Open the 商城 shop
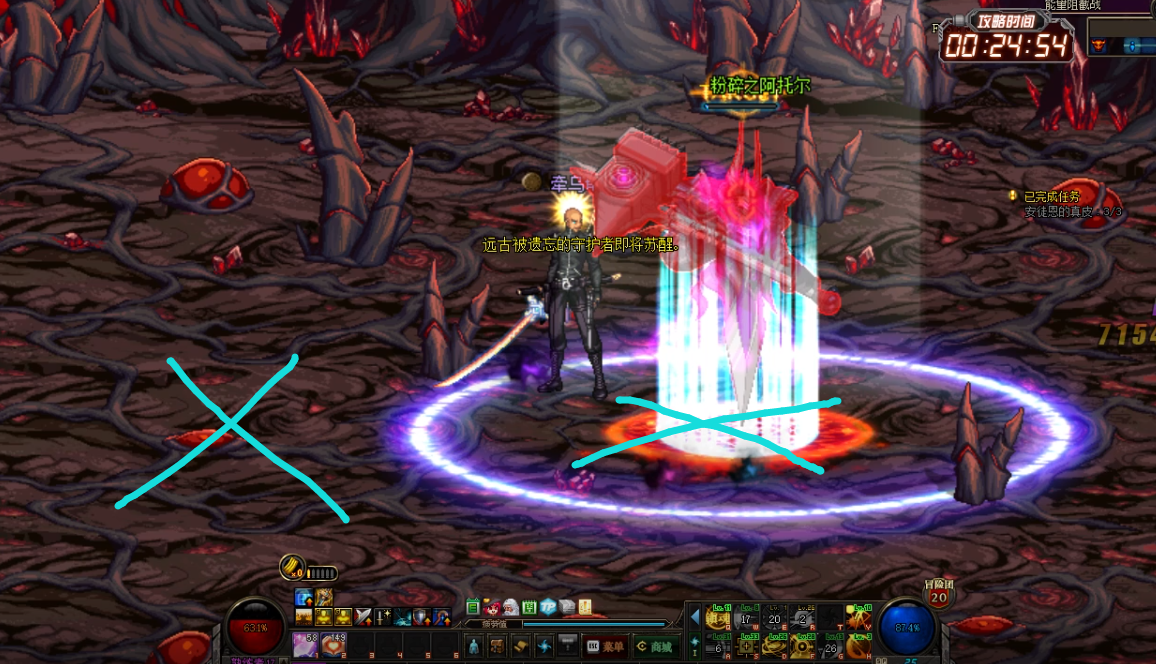This screenshot has height=664, width=1156. point(655,646)
